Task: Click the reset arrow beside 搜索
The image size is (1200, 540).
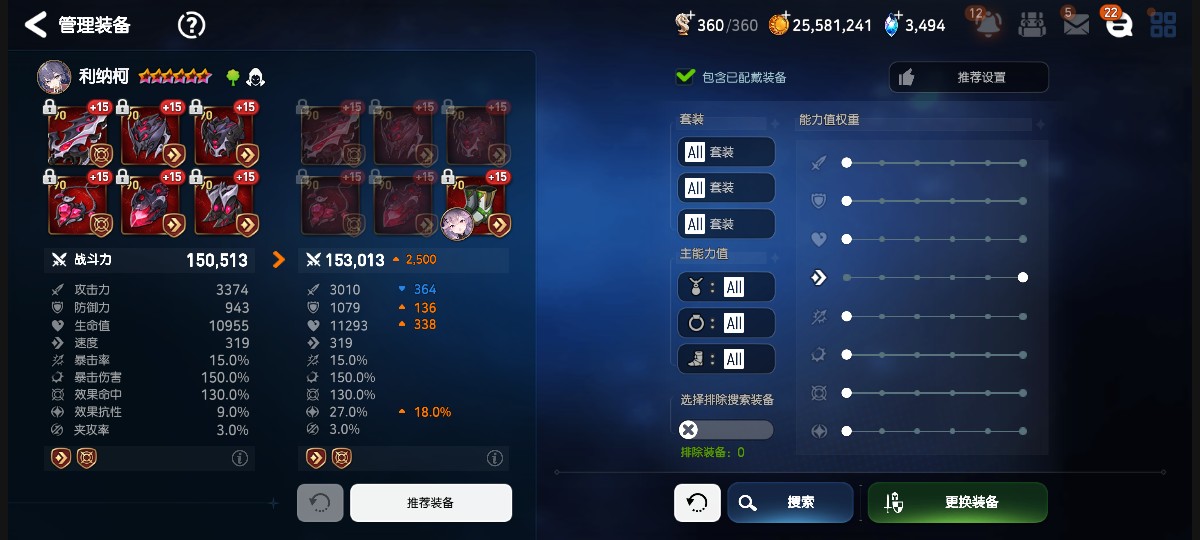Action: (x=697, y=502)
